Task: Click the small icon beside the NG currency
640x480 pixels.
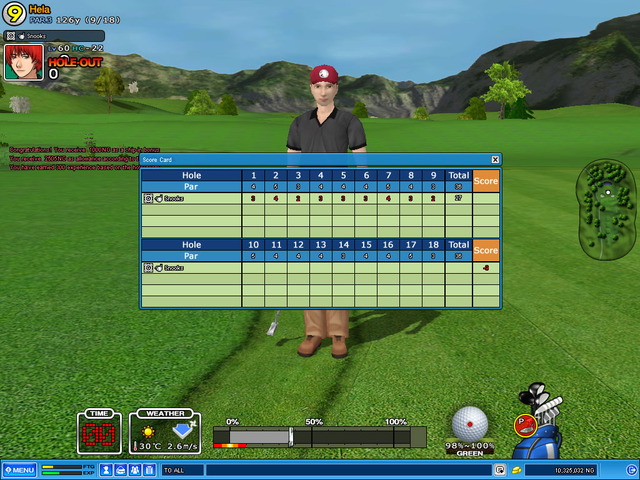Action: point(516,470)
